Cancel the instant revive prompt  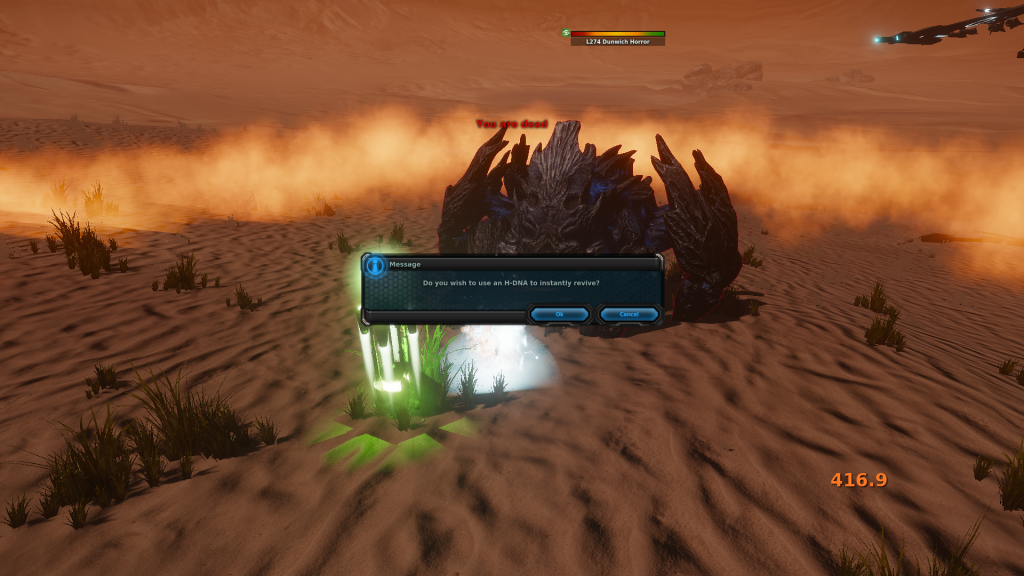[629, 314]
